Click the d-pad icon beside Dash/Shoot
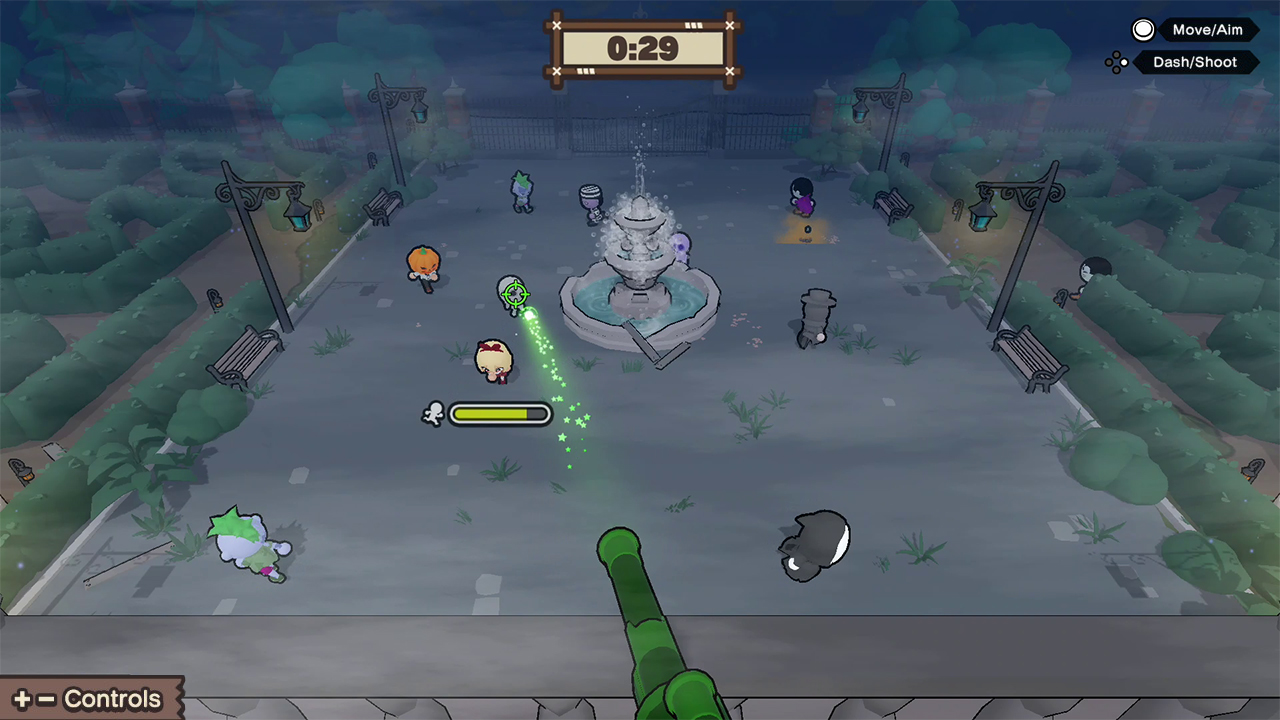The height and width of the screenshot is (720, 1280). pos(1116,62)
